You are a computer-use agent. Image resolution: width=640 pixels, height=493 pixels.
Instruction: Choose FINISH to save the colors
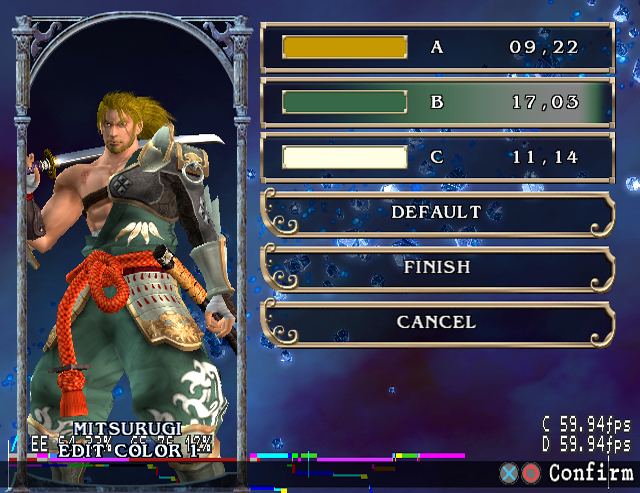pyautogui.click(x=436, y=267)
